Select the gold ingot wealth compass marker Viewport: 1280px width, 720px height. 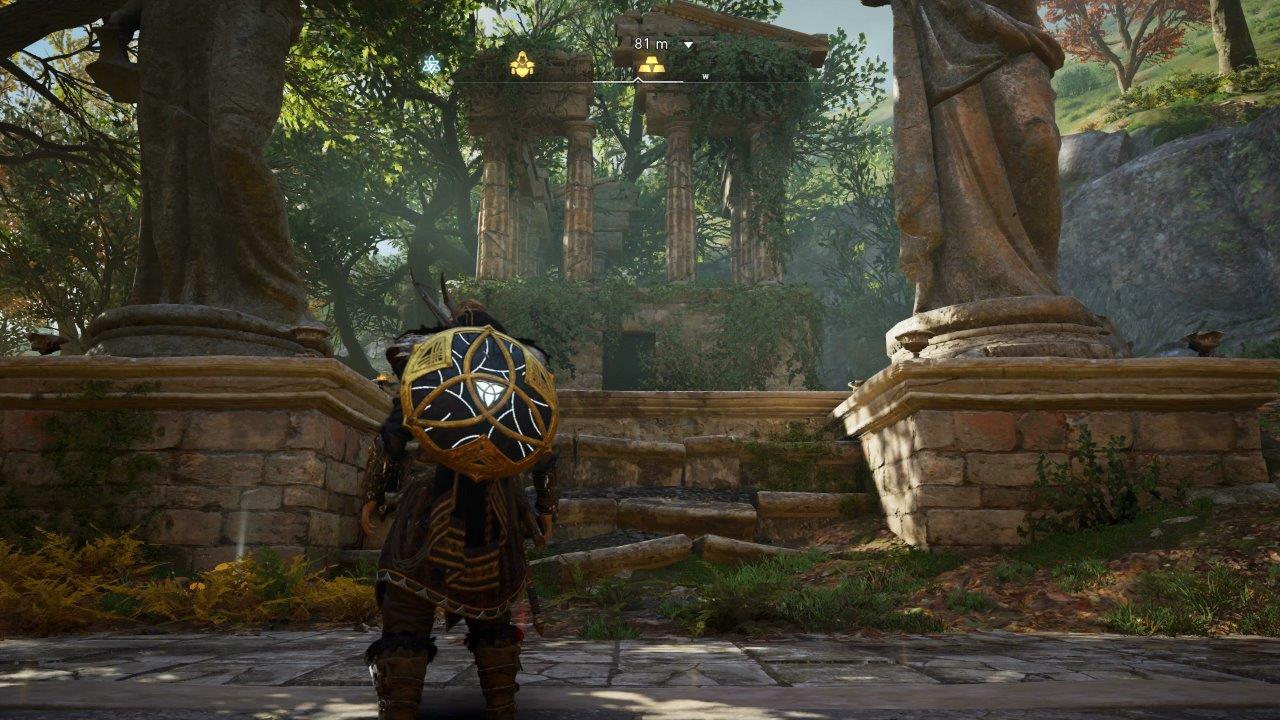651,65
